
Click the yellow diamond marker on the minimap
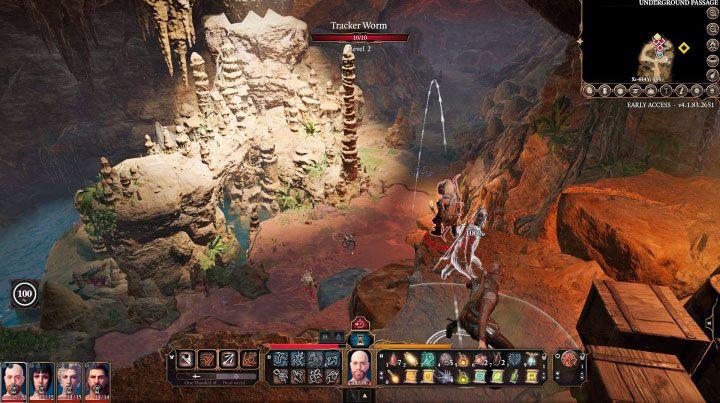[x=683, y=47]
